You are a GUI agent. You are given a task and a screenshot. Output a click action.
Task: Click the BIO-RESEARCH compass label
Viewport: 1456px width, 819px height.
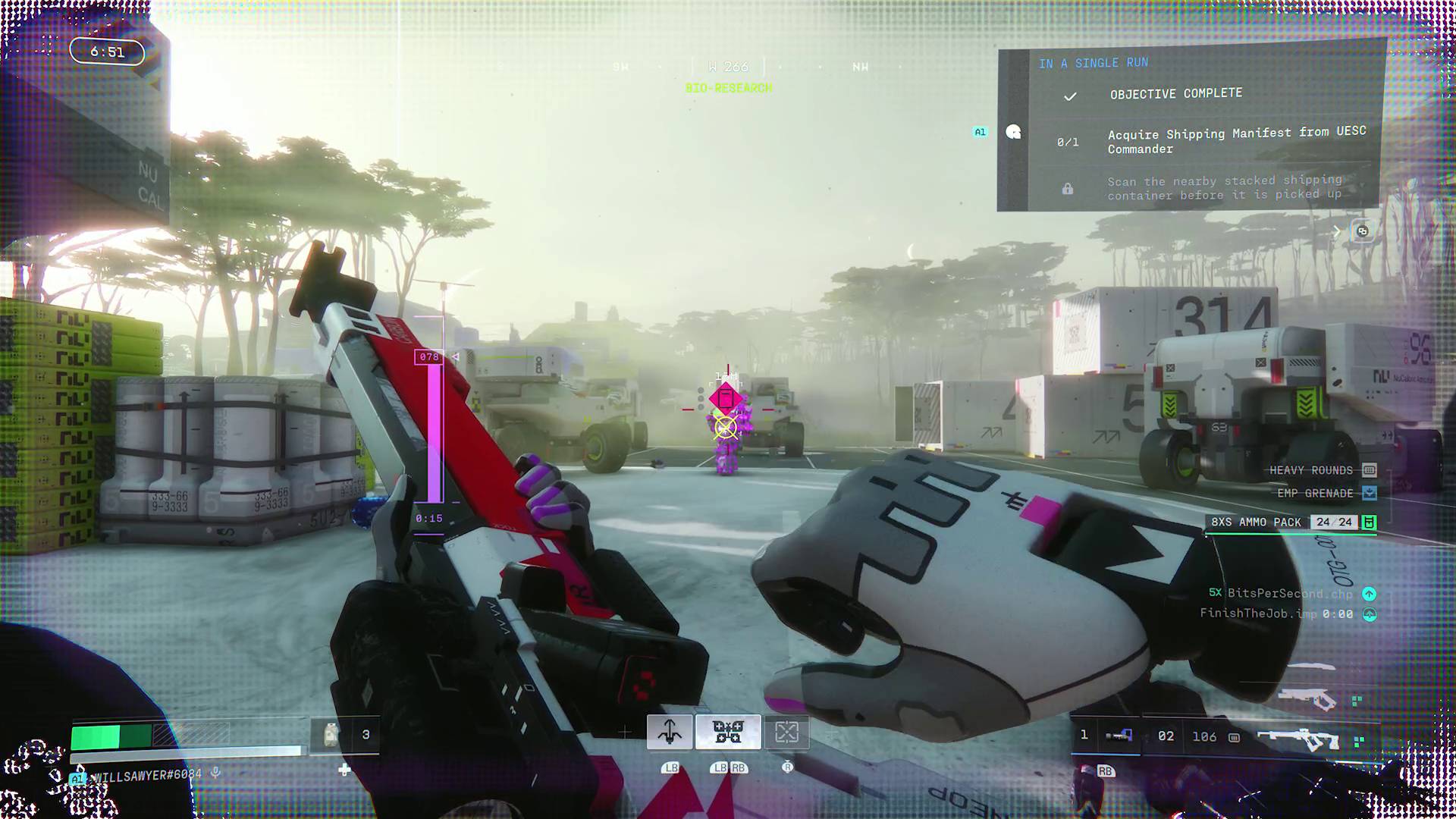728,89
